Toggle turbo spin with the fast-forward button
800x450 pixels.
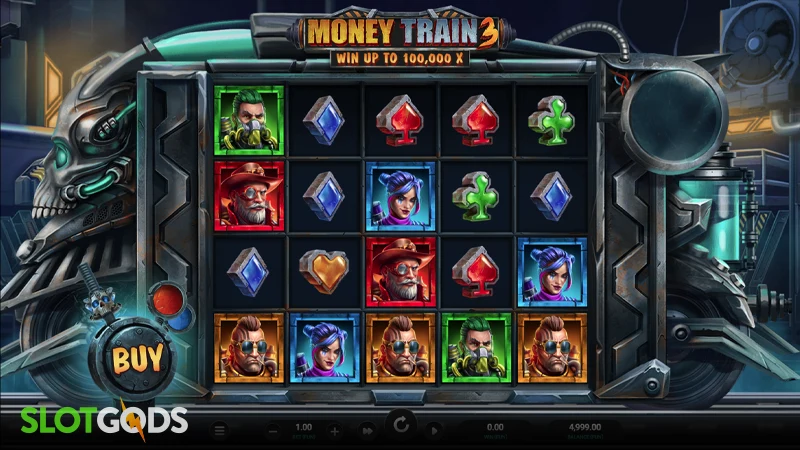[x=367, y=431]
